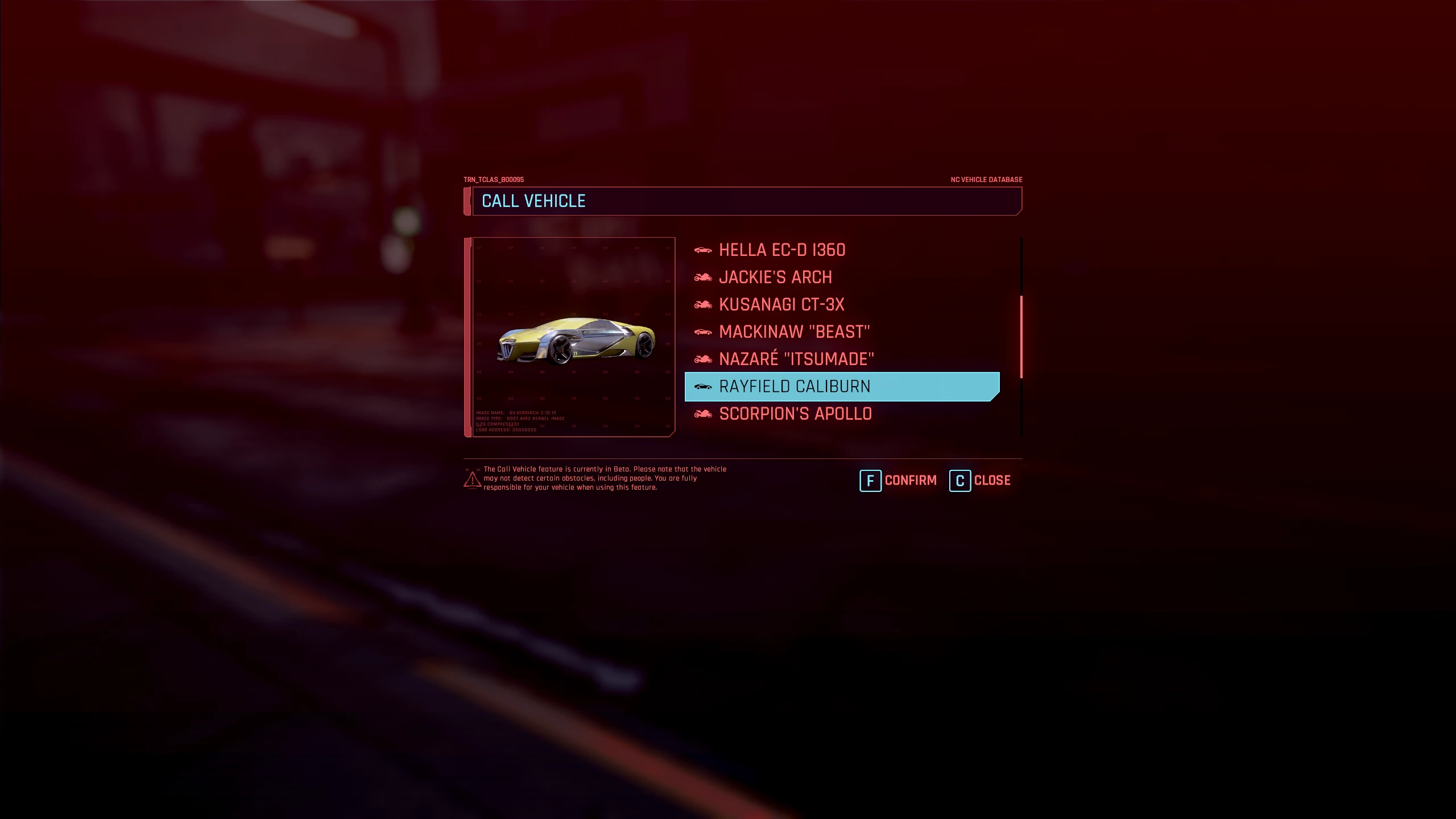Close the Call Vehicle menu

point(981,481)
